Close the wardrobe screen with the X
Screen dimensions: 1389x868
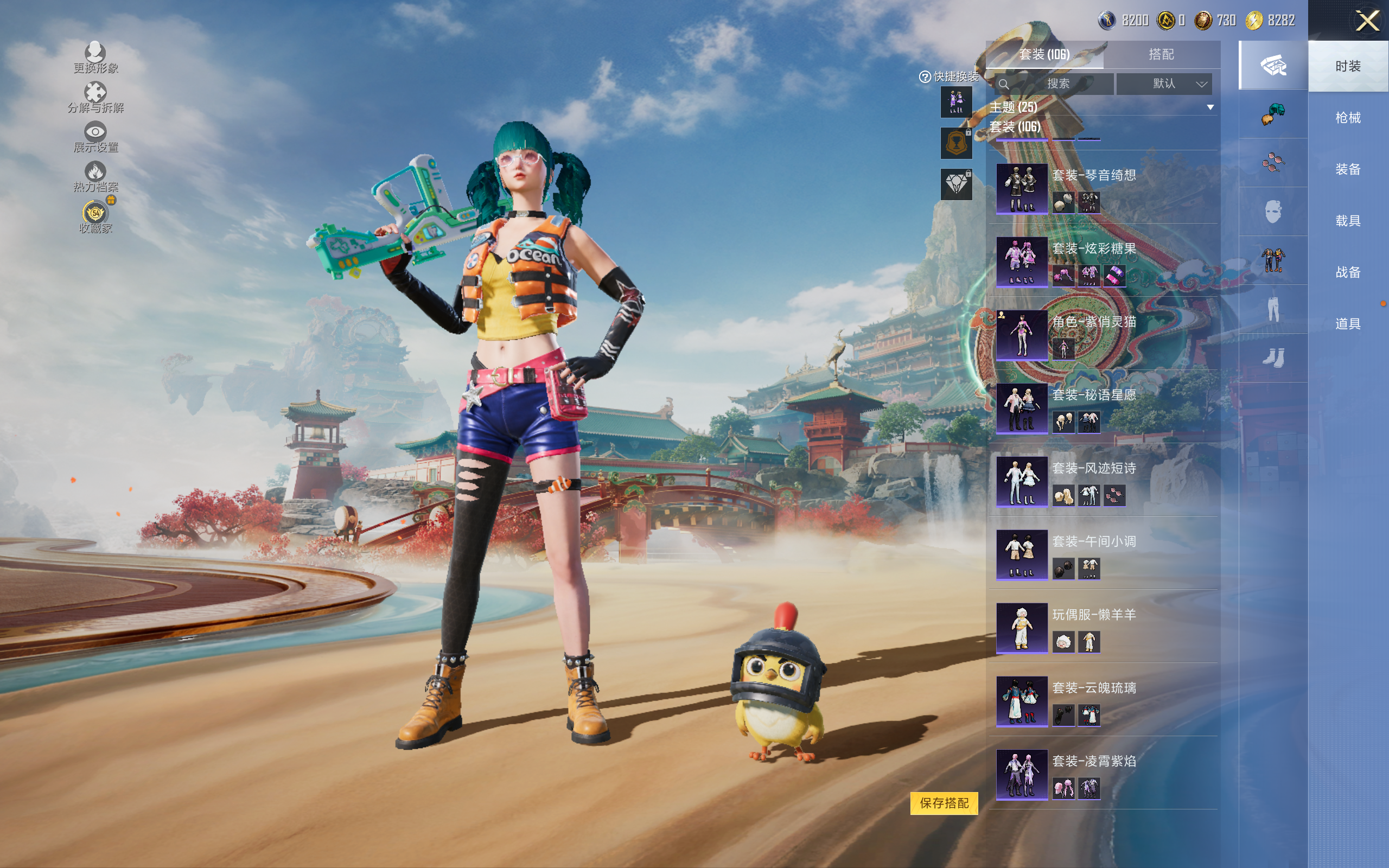click(x=1367, y=21)
